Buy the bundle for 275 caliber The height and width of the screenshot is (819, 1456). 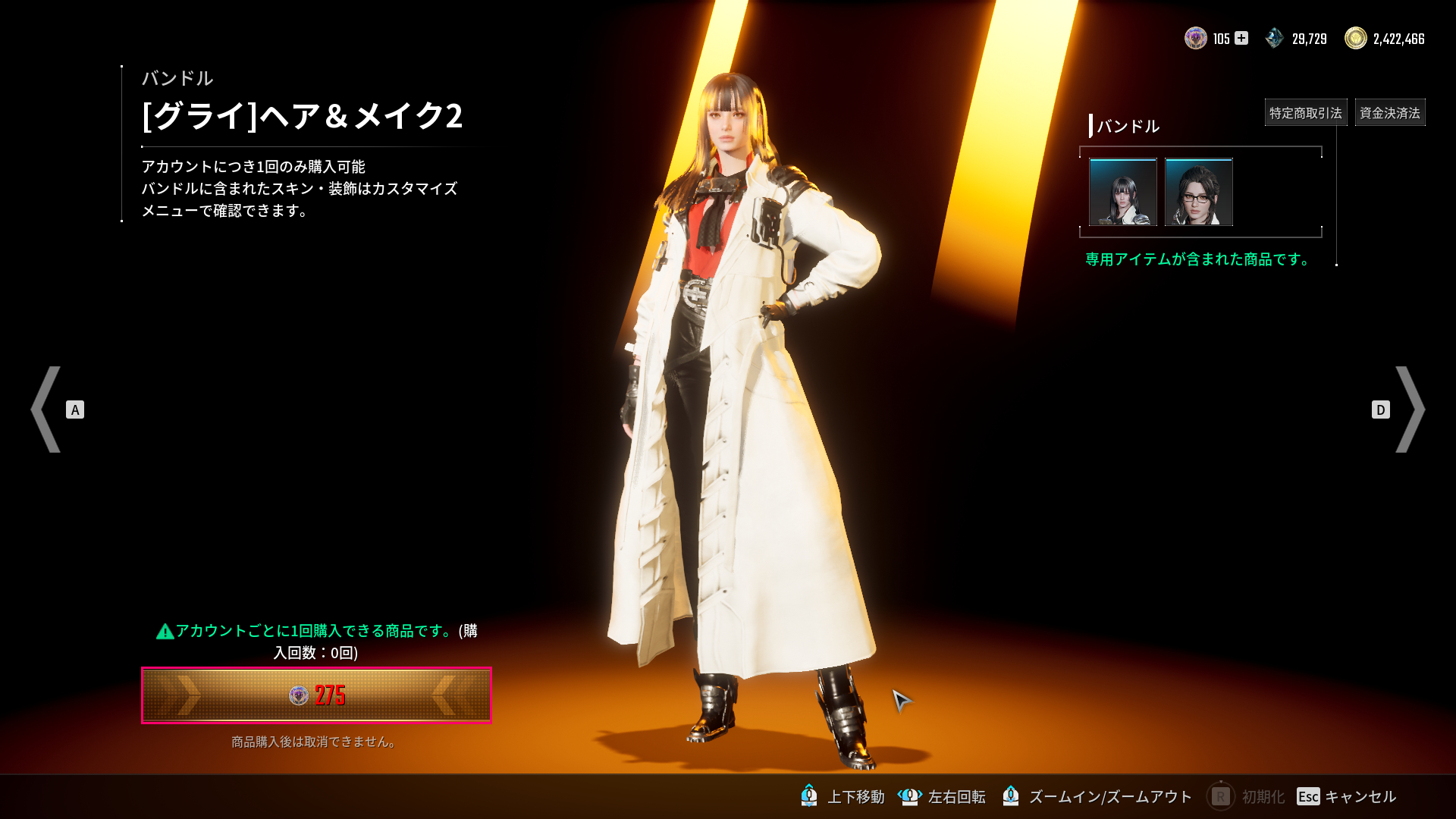pos(316,695)
